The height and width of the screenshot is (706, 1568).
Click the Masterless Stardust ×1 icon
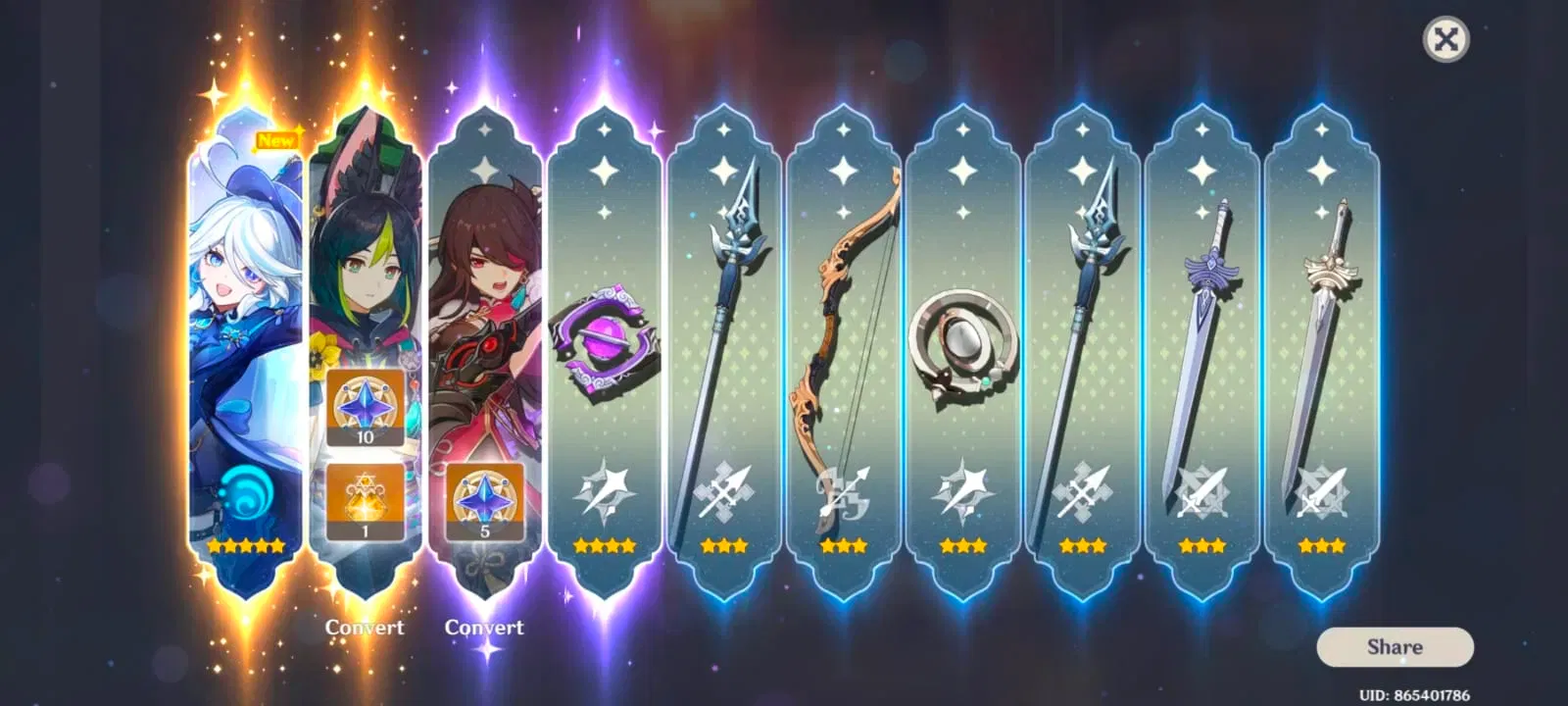click(367, 498)
